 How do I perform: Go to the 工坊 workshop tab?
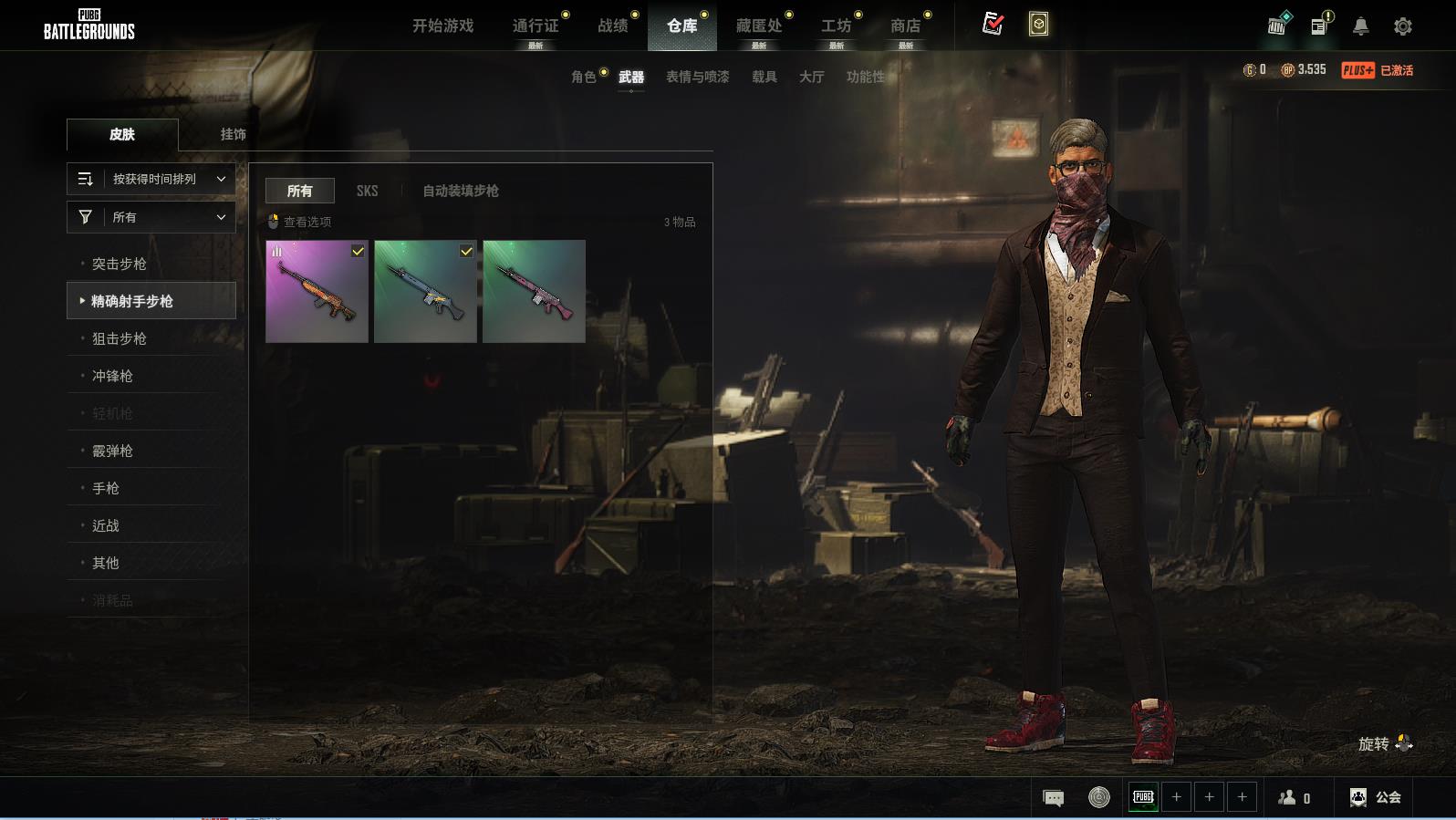(836, 26)
